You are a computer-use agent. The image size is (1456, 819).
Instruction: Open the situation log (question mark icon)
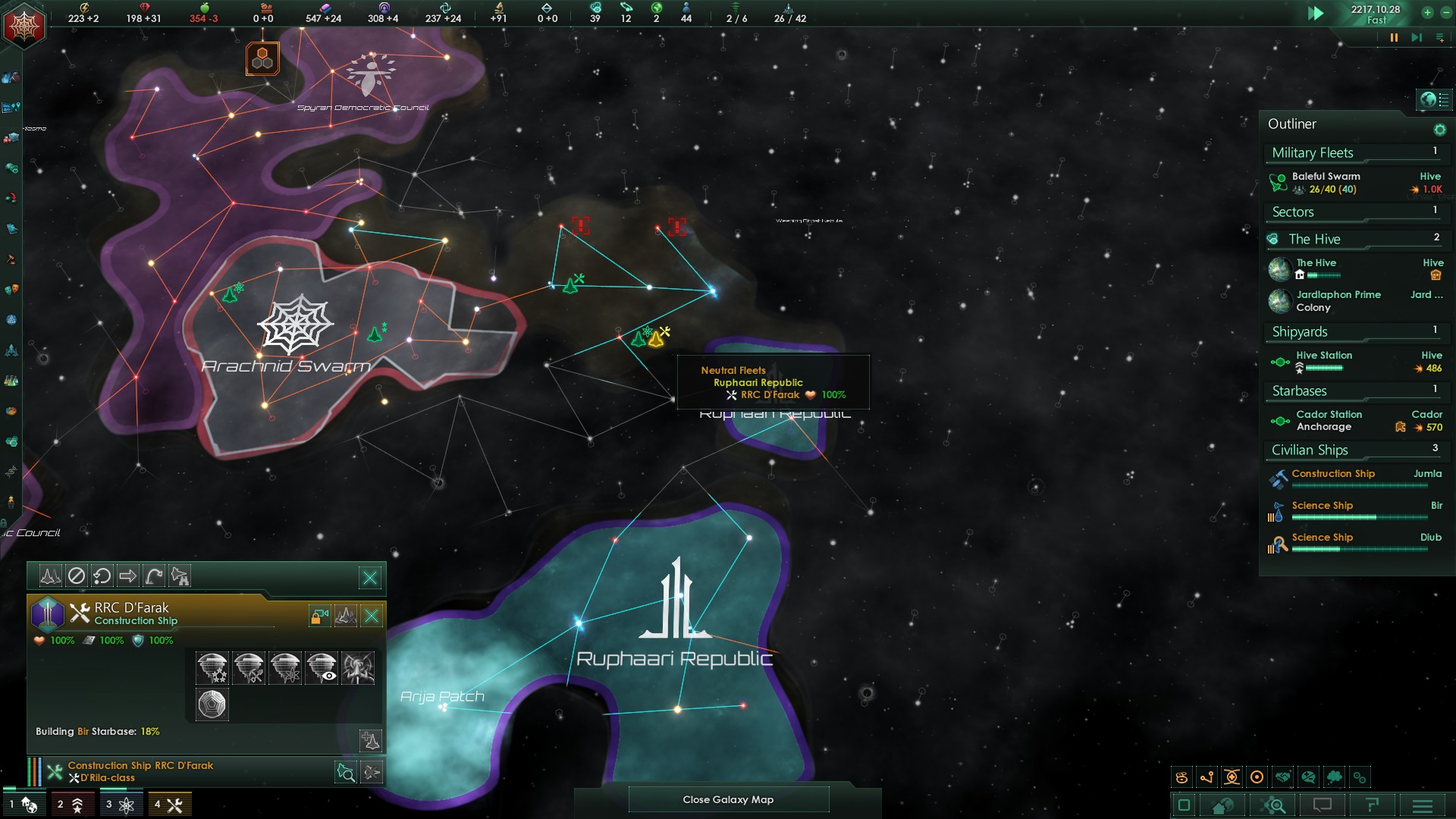point(1370,805)
